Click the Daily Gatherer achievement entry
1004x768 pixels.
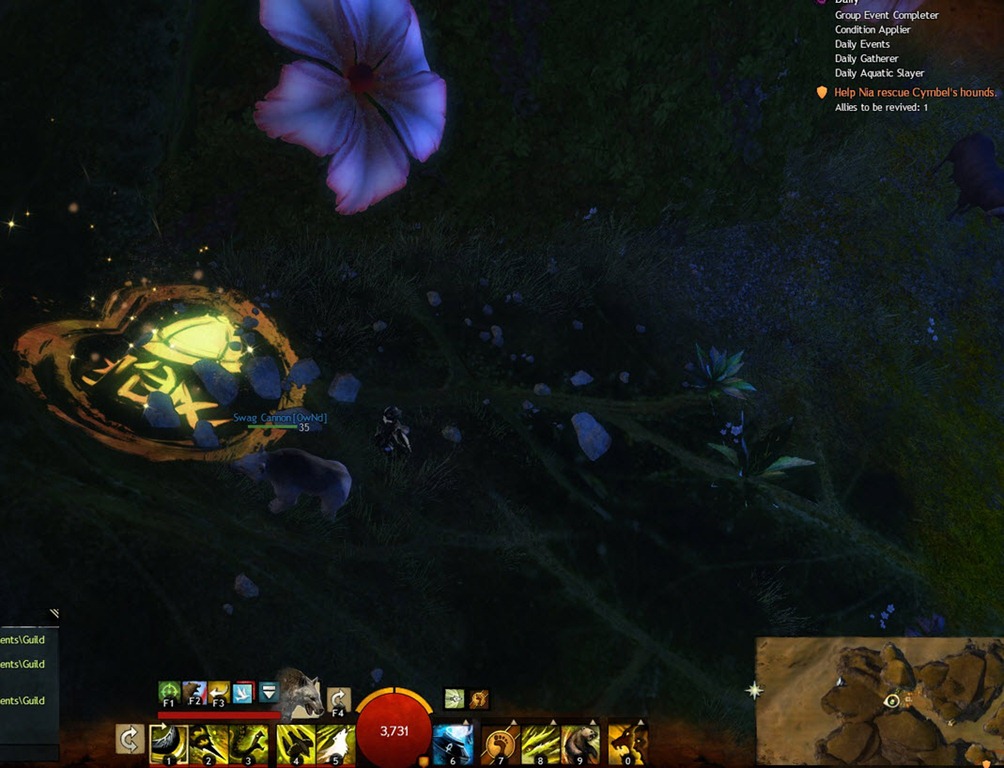(872, 59)
